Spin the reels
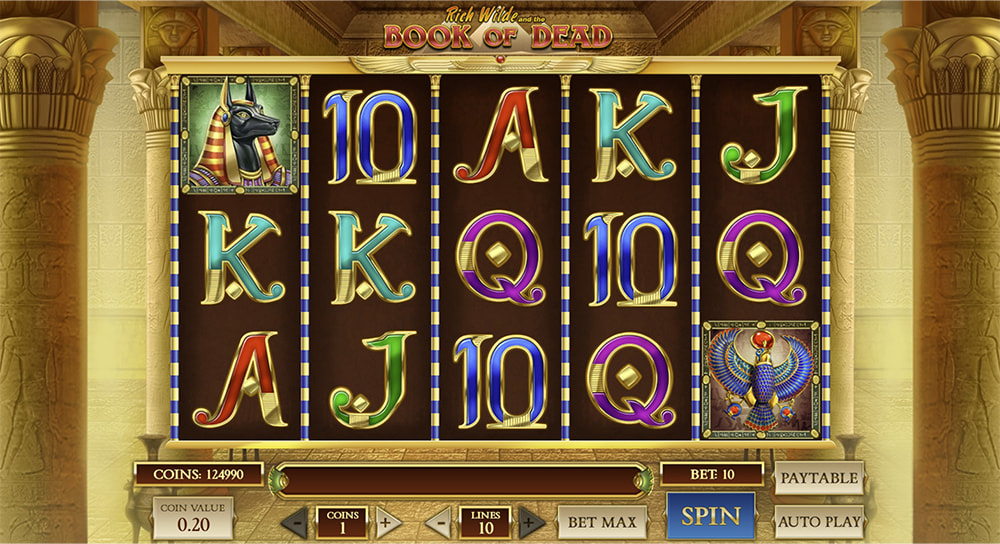The image size is (1000, 544). click(x=711, y=517)
